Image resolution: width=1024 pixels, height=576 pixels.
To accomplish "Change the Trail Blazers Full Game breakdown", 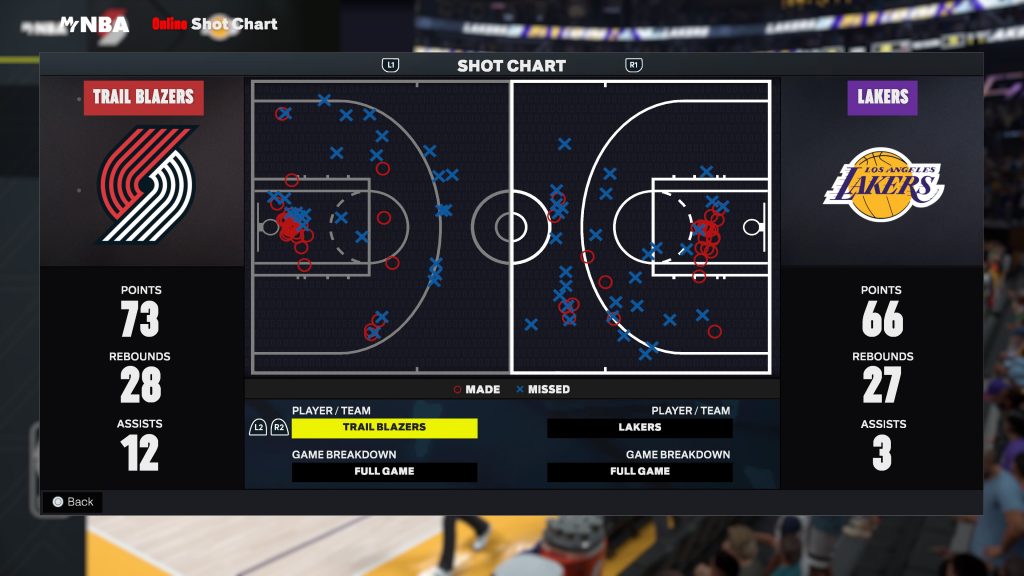I will 384,471.
